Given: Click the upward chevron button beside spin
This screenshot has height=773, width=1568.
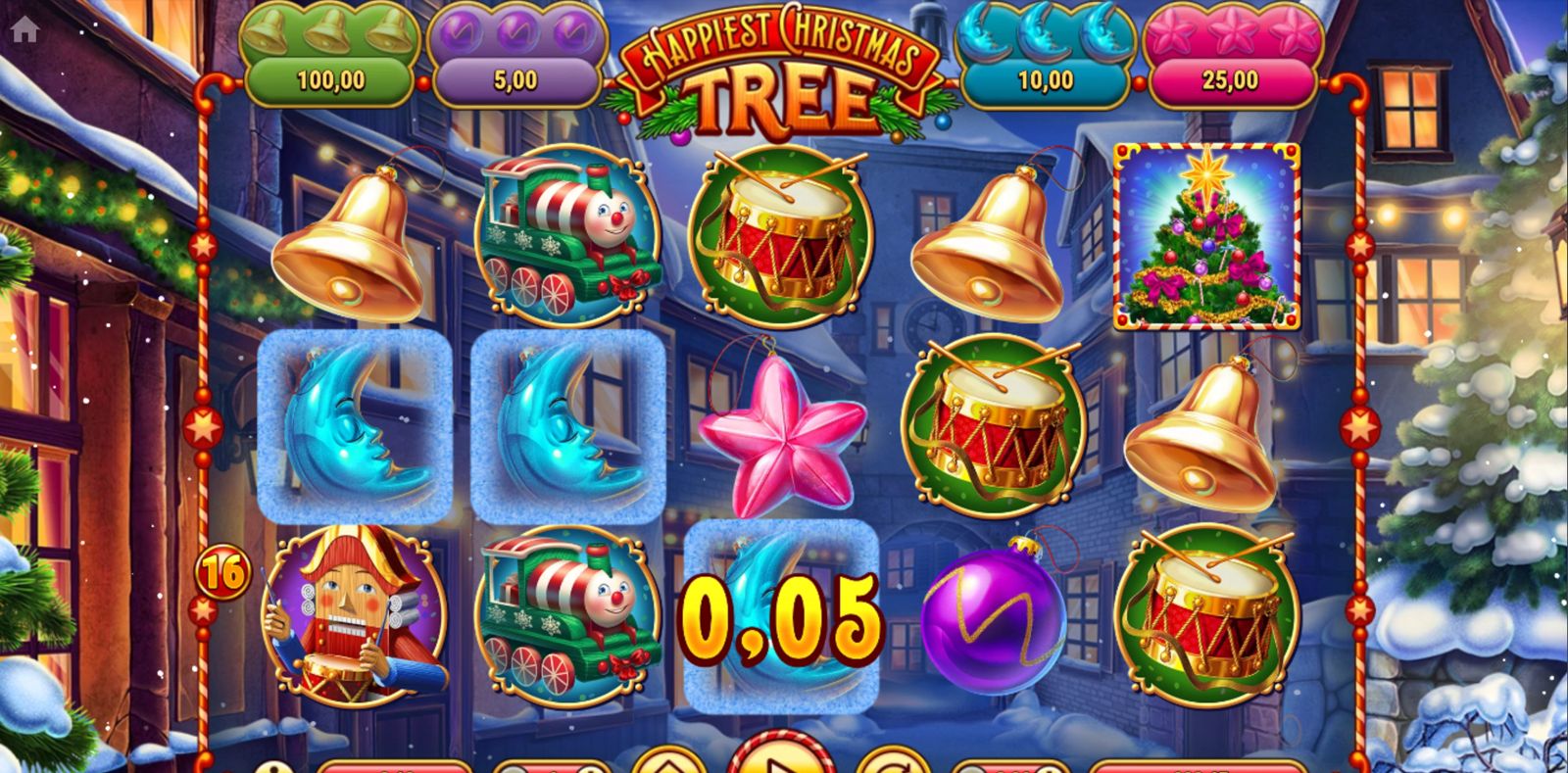Looking at the screenshot, I should point(669,761).
